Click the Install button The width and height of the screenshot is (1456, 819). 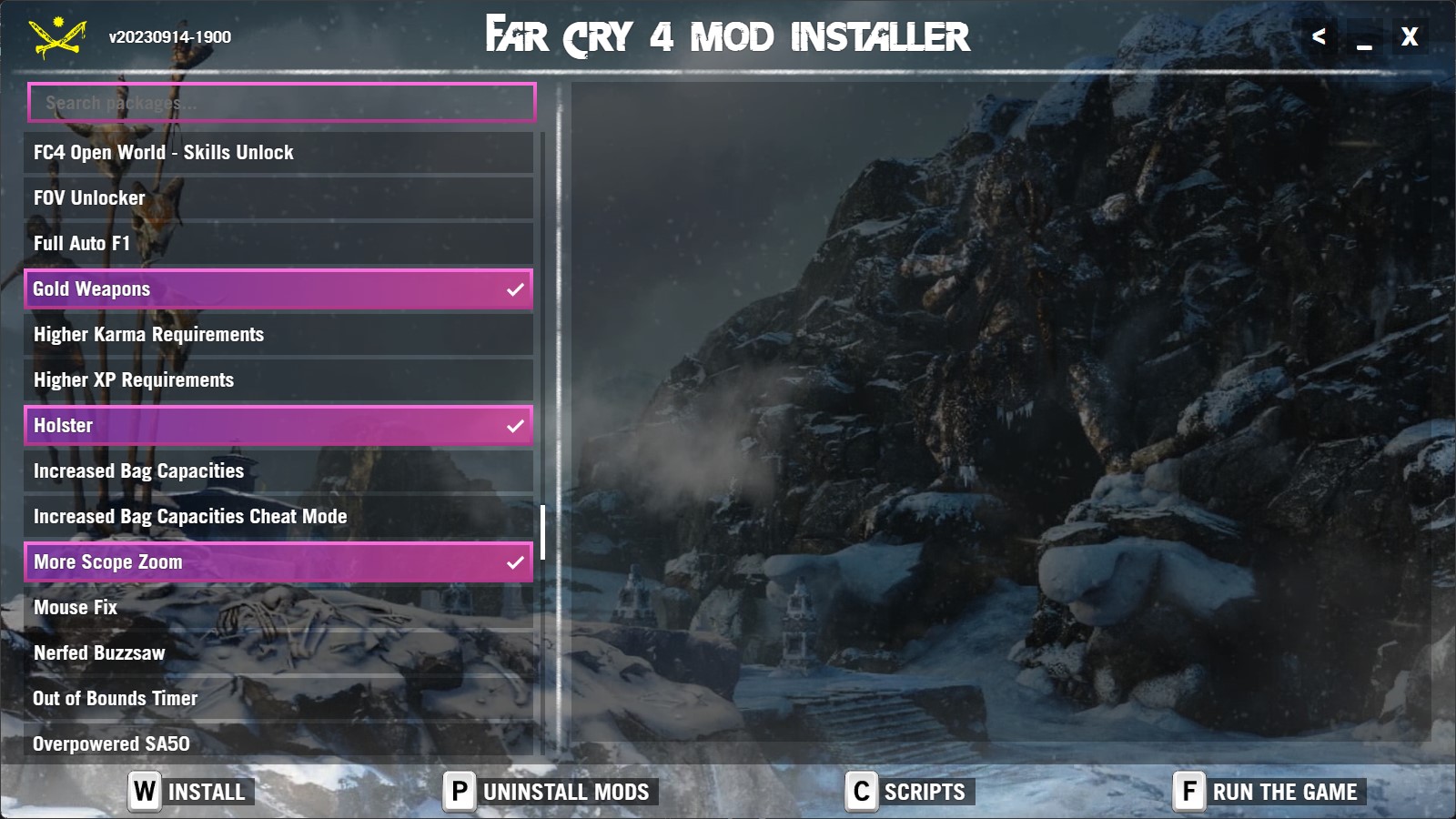(x=190, y=792)
